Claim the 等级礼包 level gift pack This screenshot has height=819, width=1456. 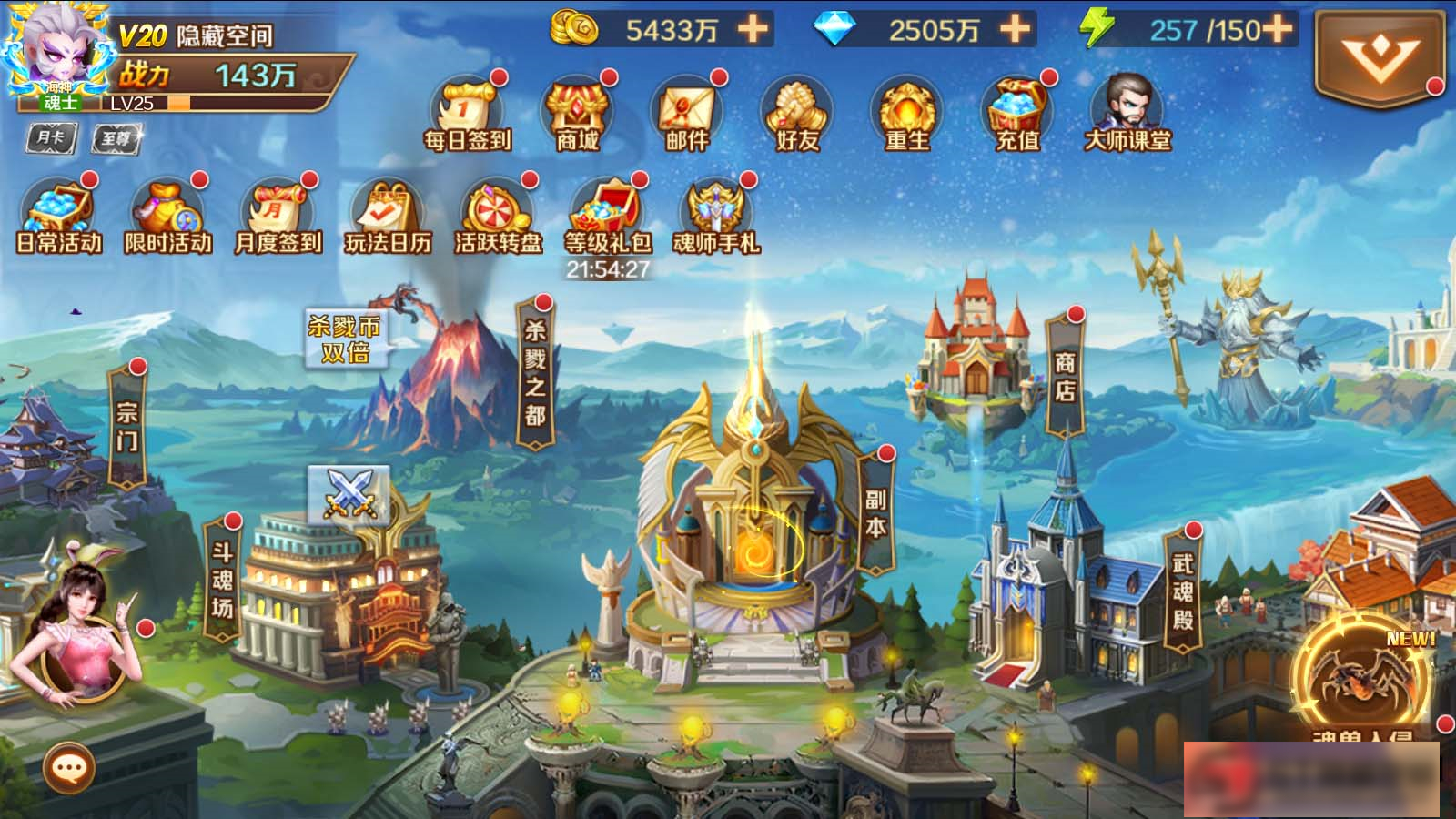pos(608,207)
